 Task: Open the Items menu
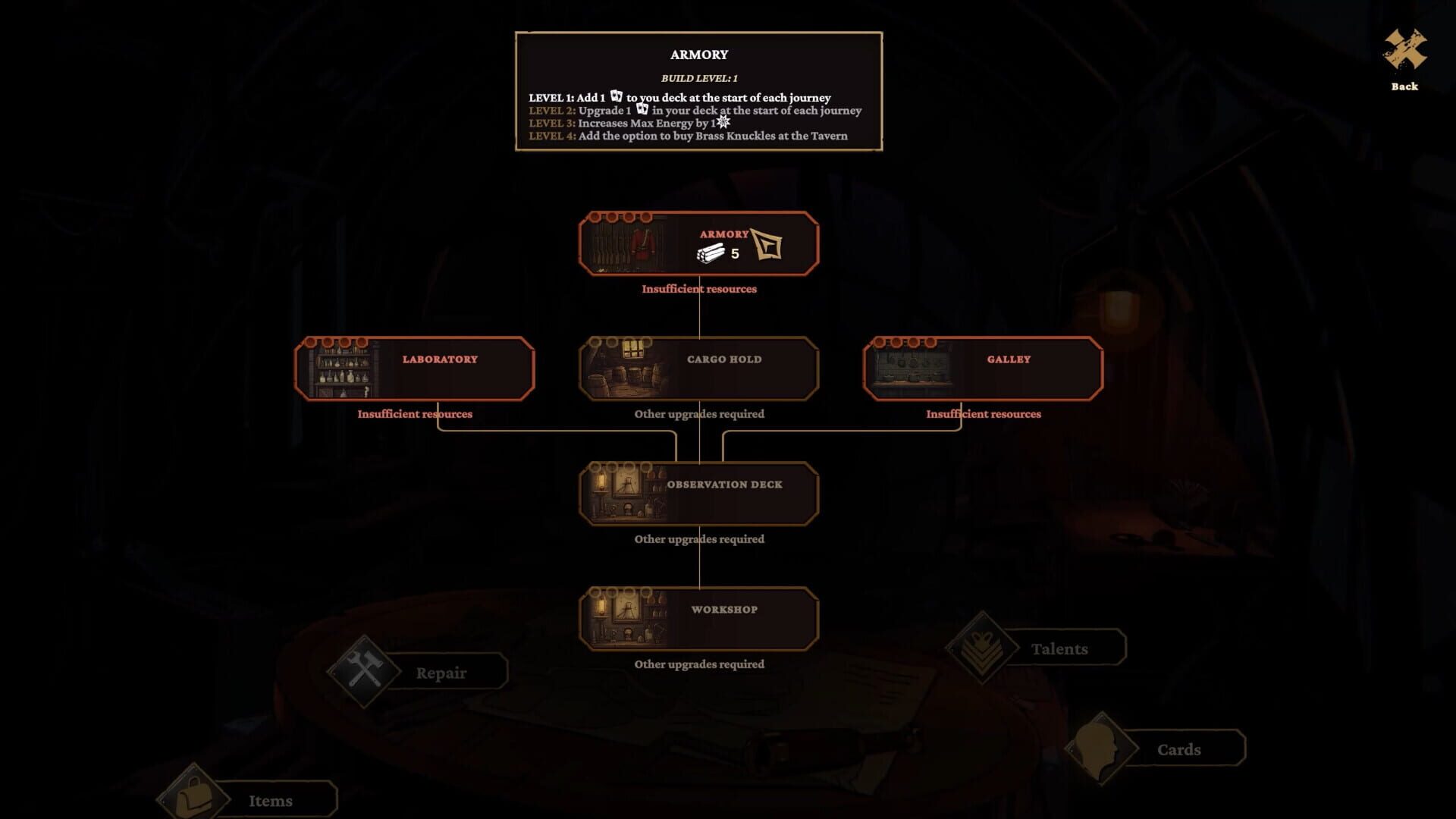(x=271, y=800)
